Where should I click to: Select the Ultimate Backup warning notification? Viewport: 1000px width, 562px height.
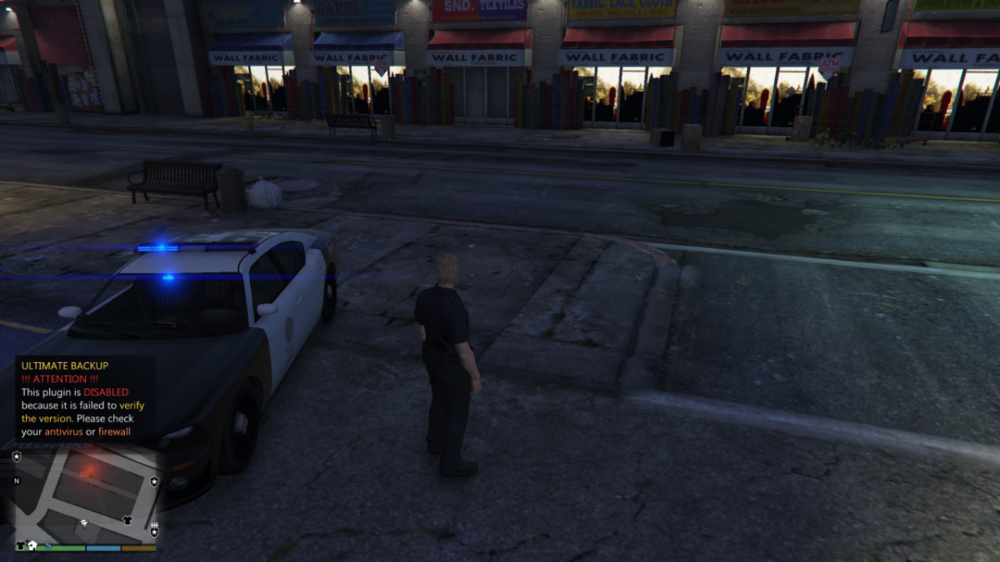coord(84,399)
